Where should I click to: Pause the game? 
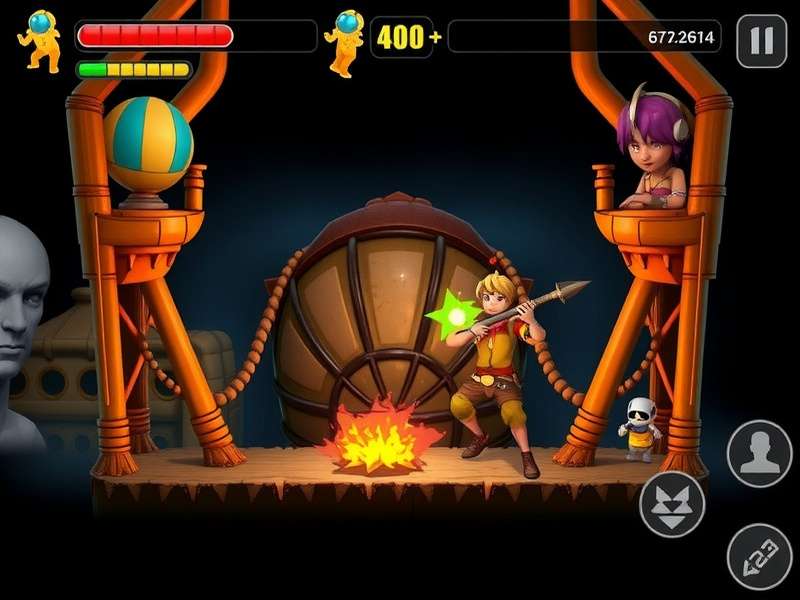pos(762,40)
